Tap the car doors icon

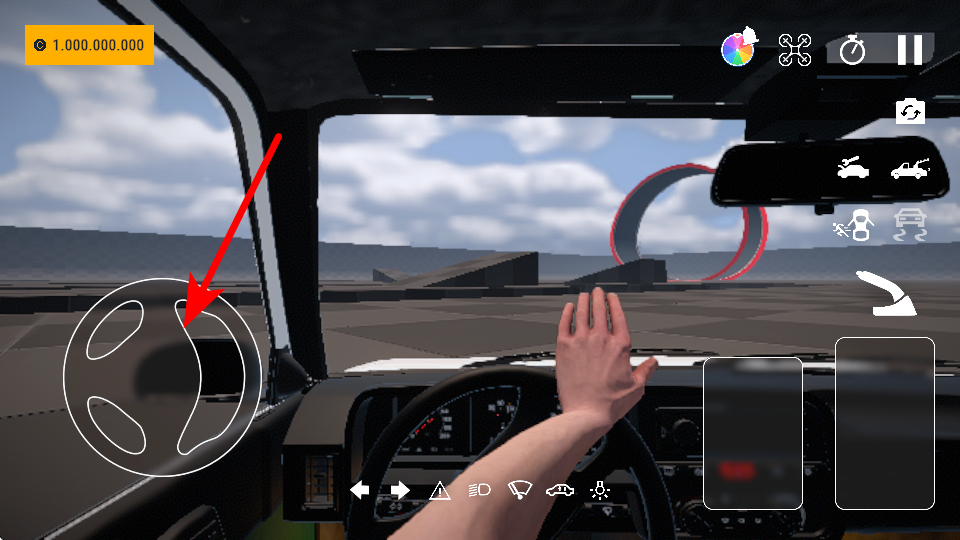click(560, 490)
